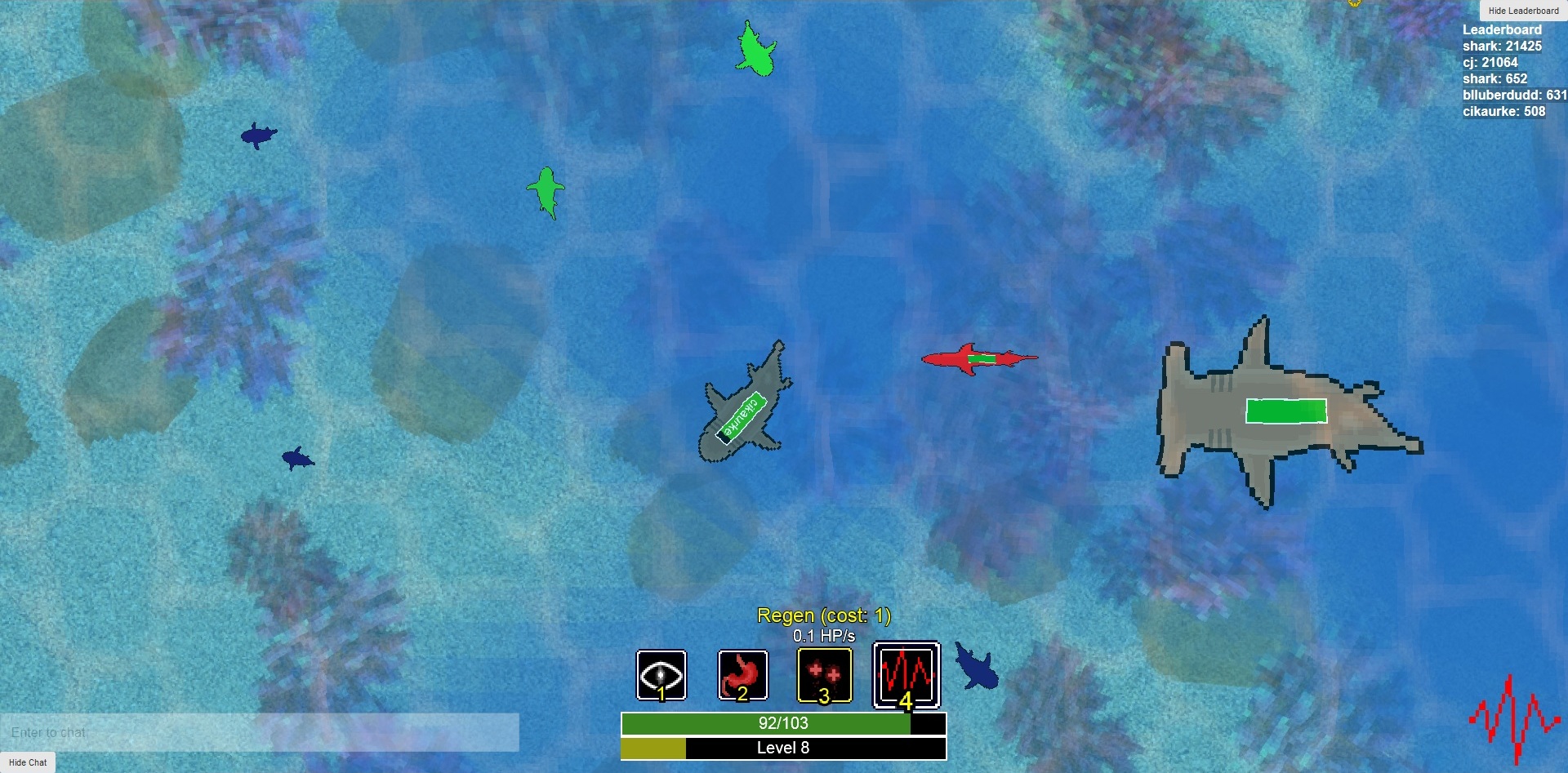Image resolution: width=1568 pixels, height=773 pixels.
Task: Hide the chat box
Action: pos(28,762)
